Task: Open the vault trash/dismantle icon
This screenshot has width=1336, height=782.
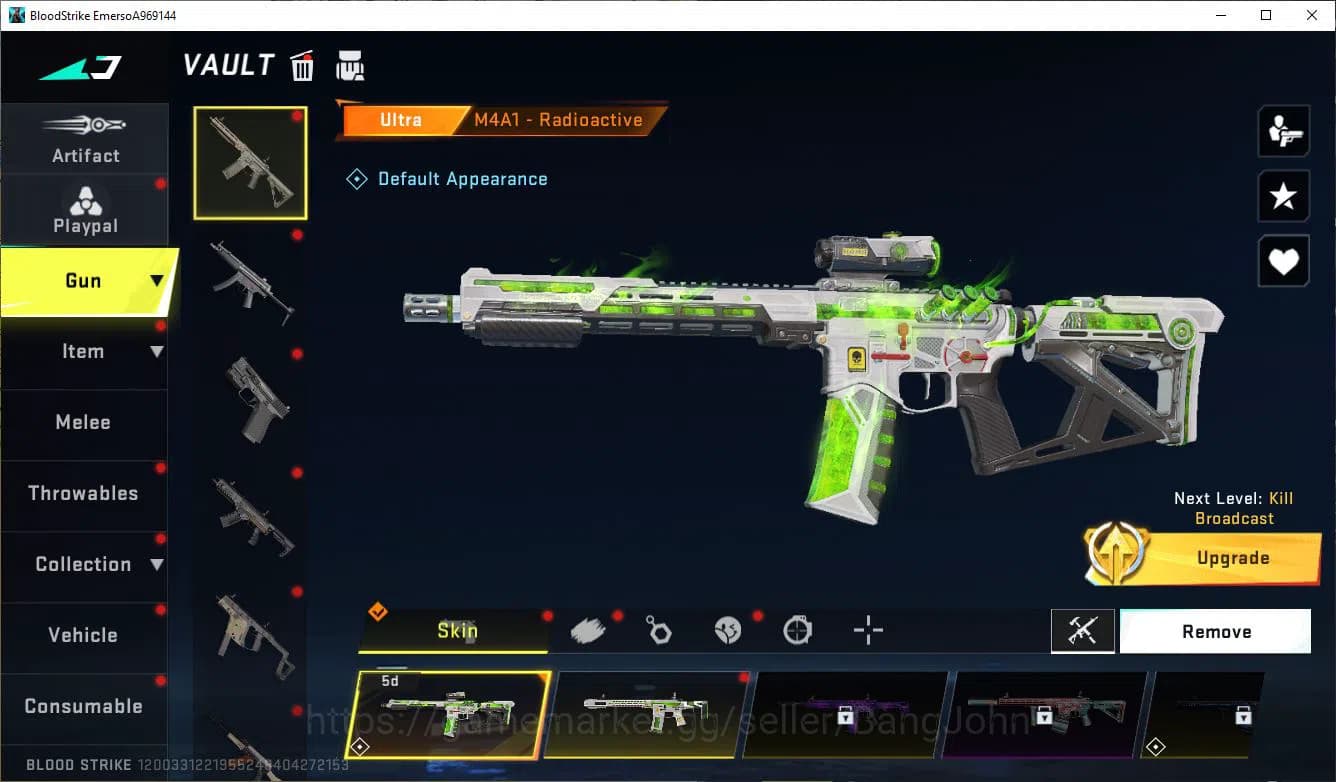Action: [302, 65]
